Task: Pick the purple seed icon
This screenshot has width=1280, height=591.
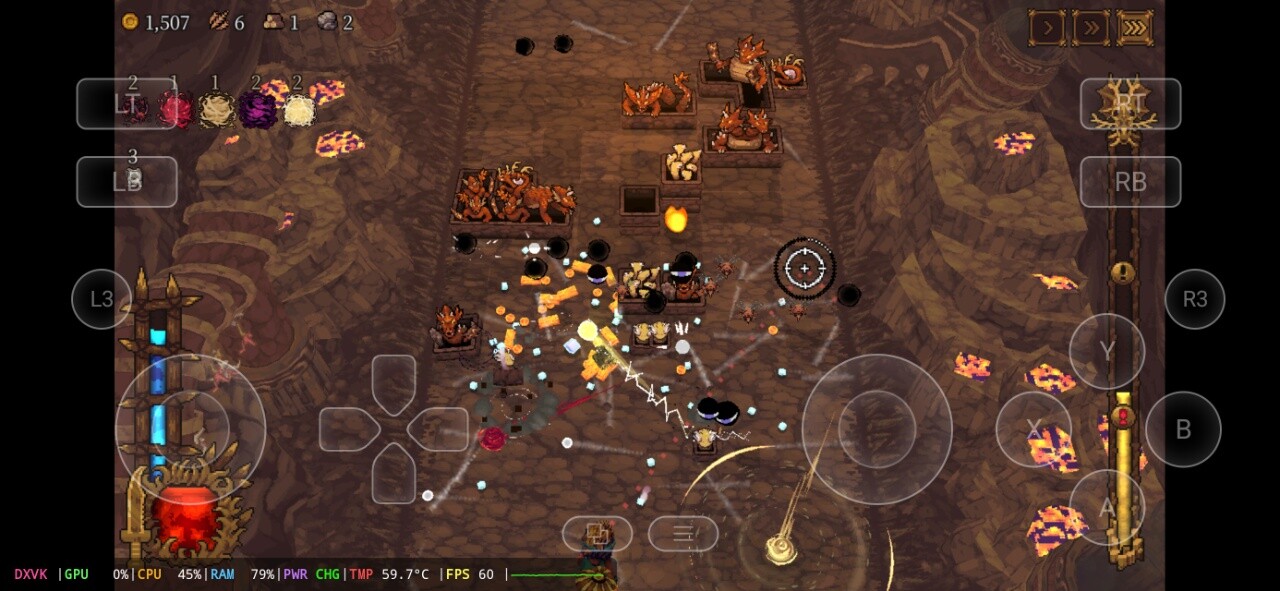Action: tap(257, 109)
